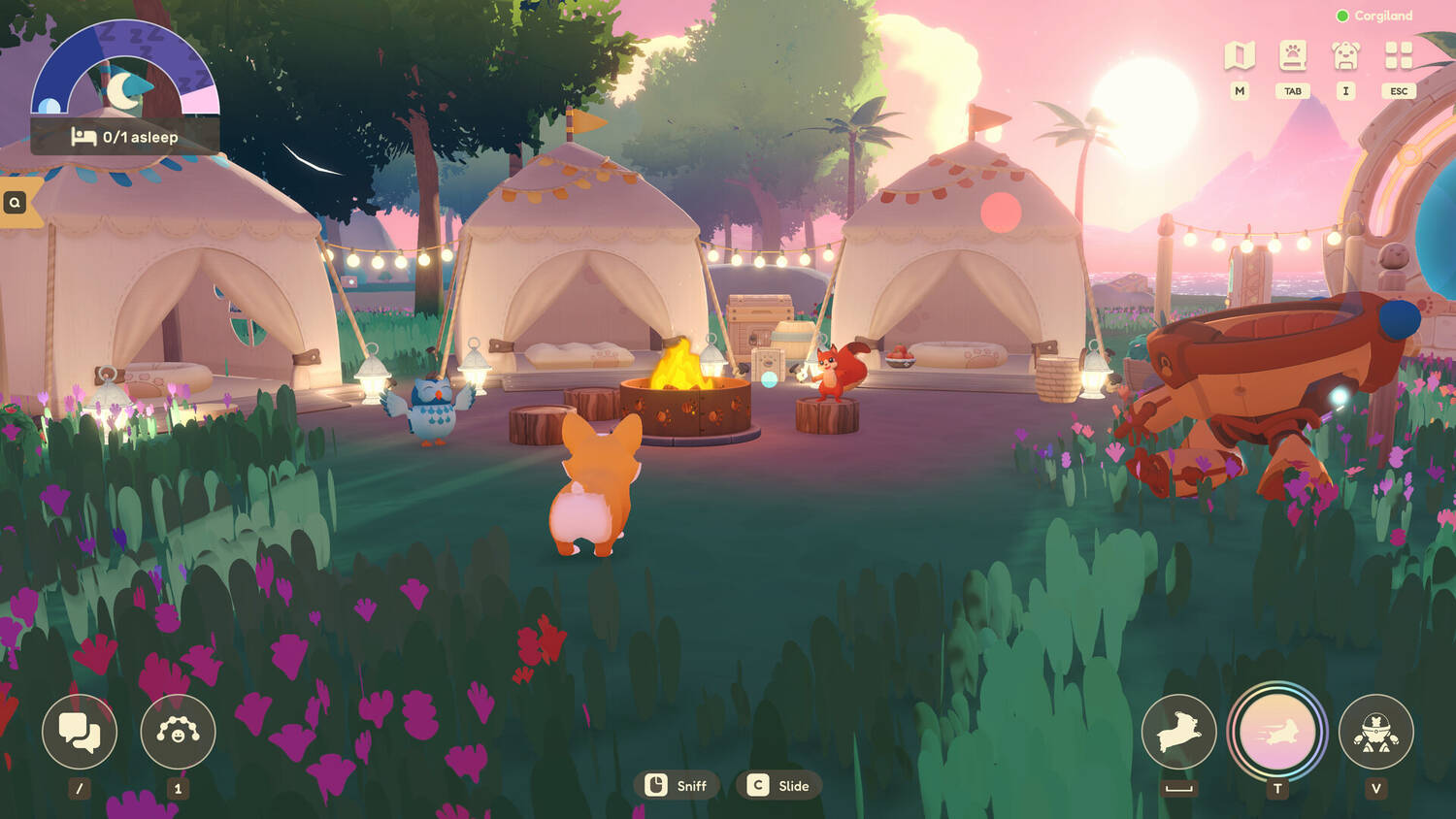Open the four-square grid menu

coord(1399,55)
